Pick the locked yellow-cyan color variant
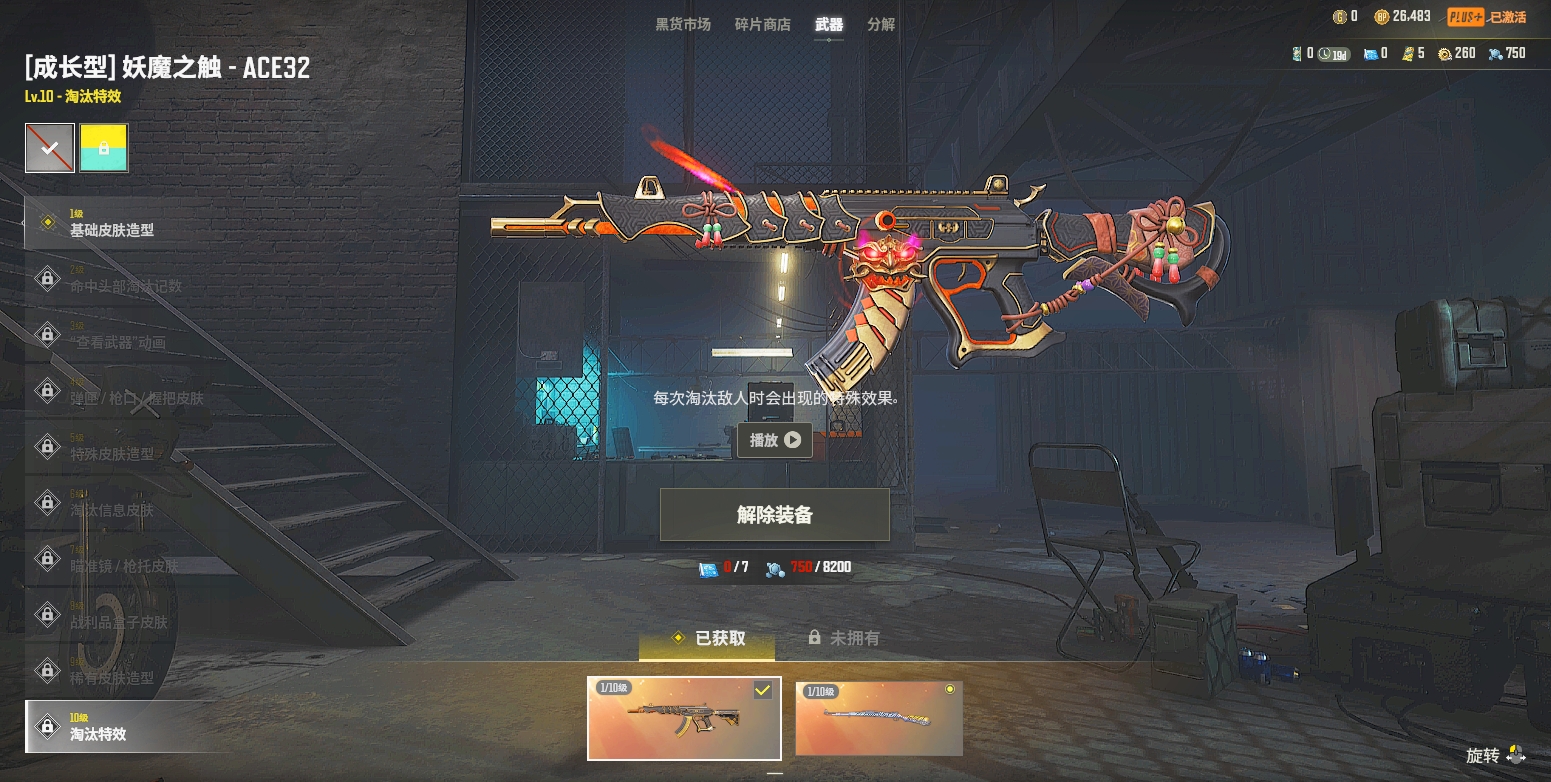The width and height of the screenshot is (1551, 782). (104, 148)
